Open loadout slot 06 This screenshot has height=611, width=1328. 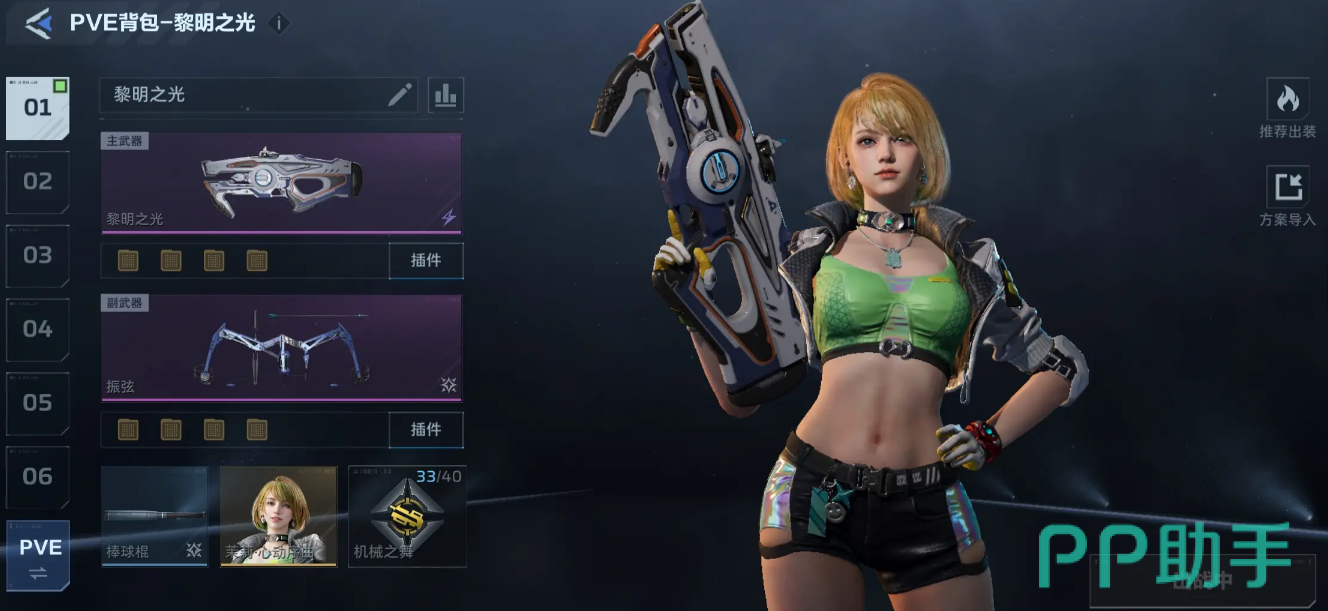pyautogui.click(x=38, y=477)
